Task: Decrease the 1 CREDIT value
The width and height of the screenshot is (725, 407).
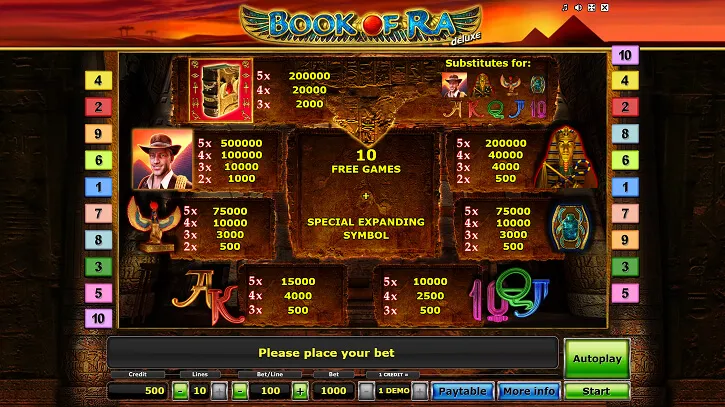Action: tap(366, 391)
